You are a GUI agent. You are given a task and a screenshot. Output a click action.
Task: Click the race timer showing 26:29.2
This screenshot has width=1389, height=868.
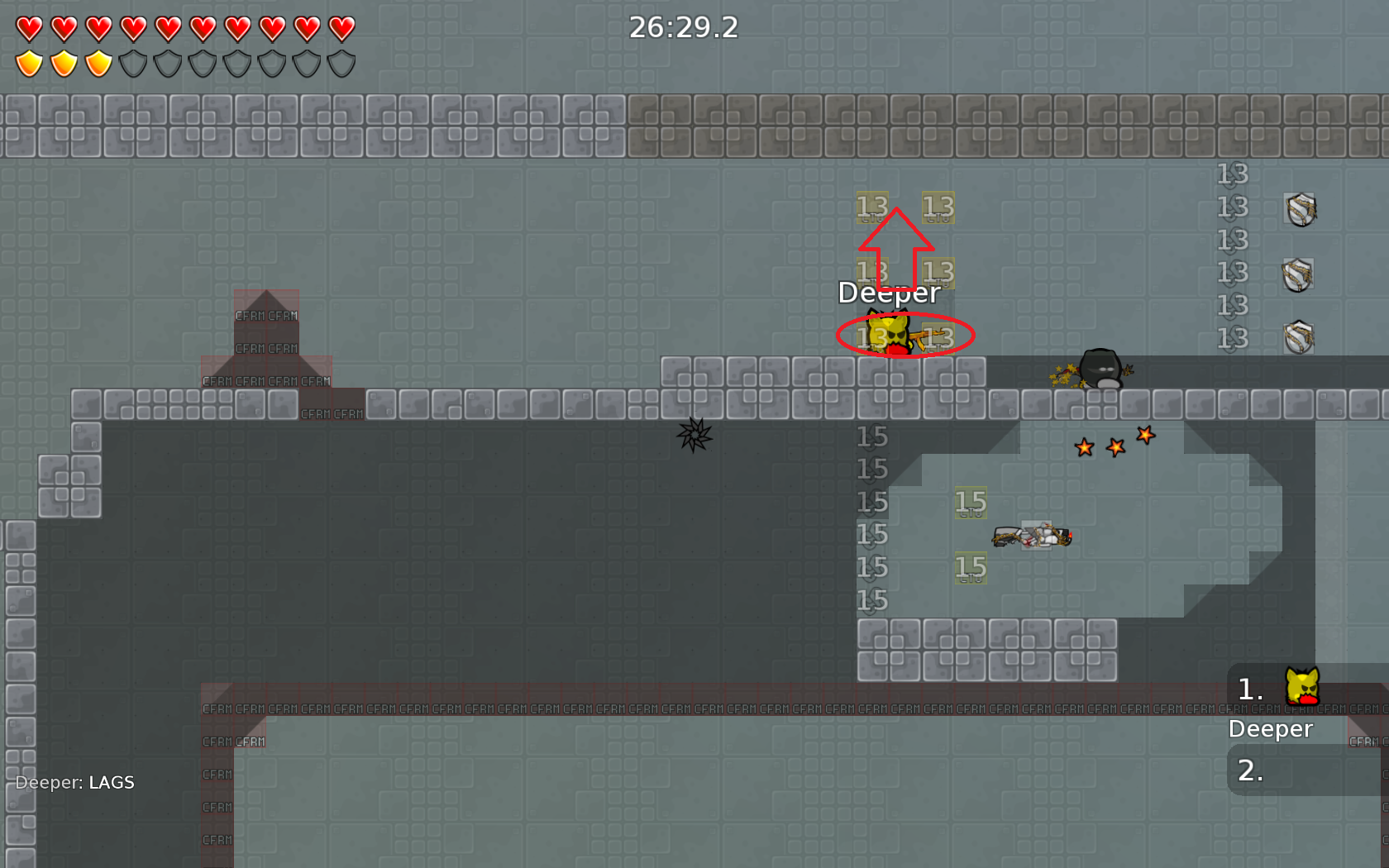(683, 28)
